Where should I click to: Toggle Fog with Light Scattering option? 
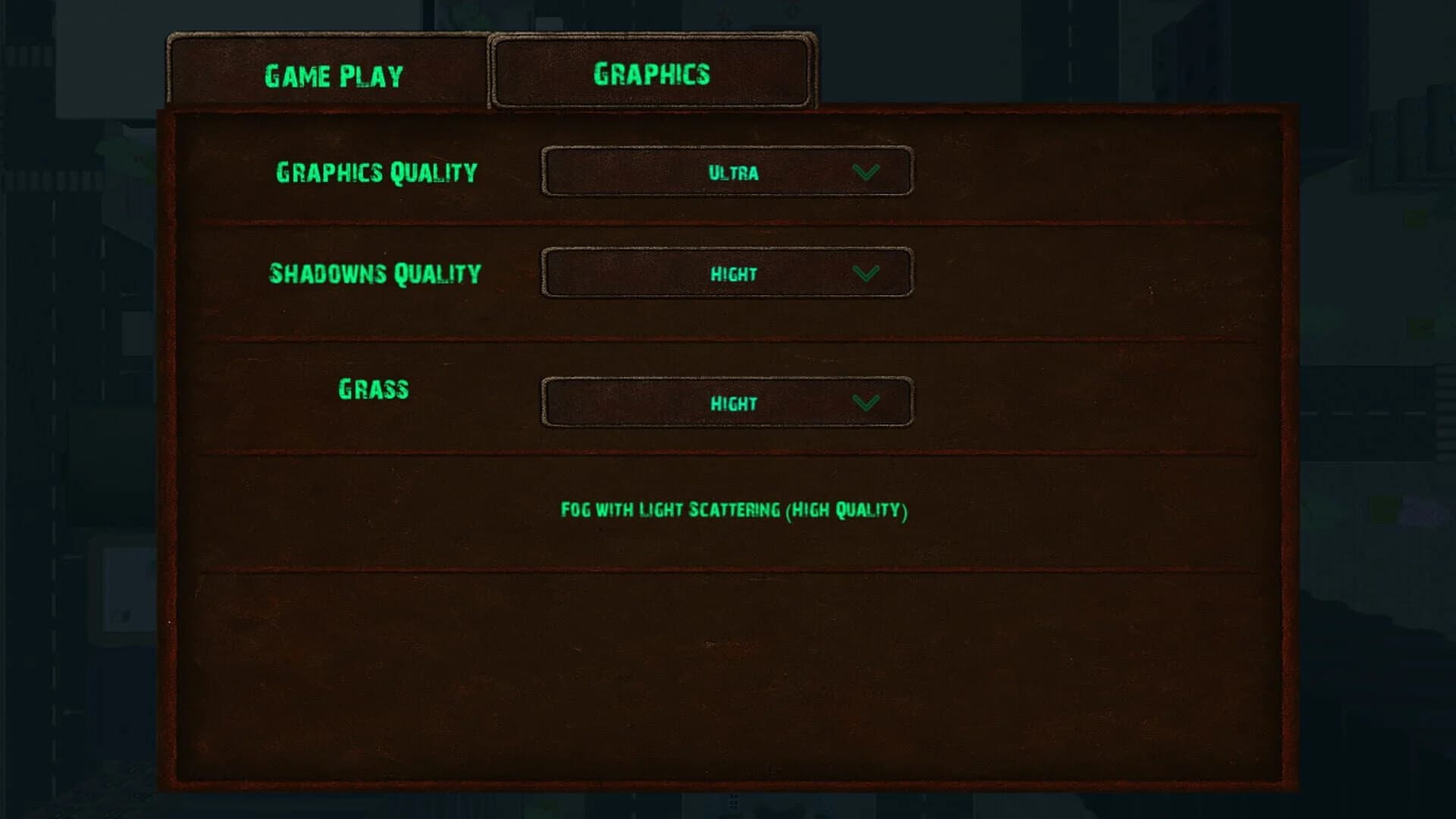pyautogui.click(x=733, y=511)
